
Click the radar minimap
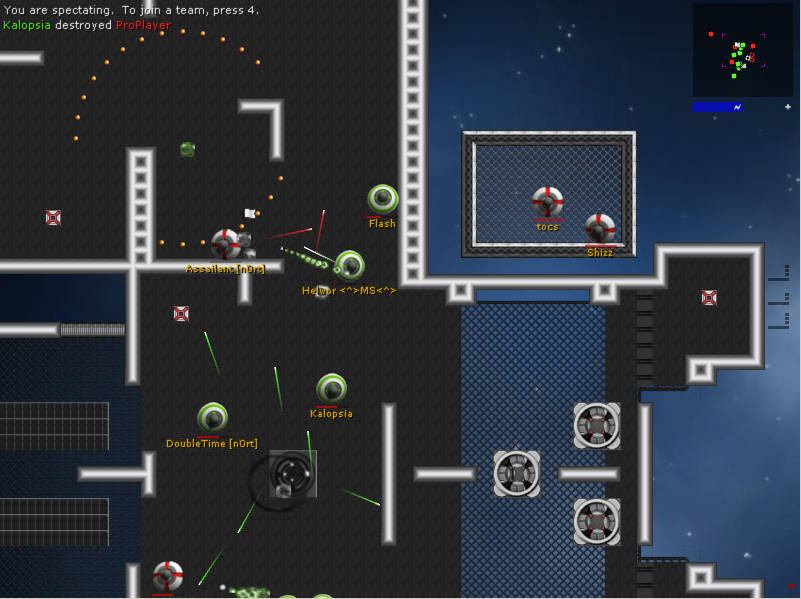click(742, 50)
